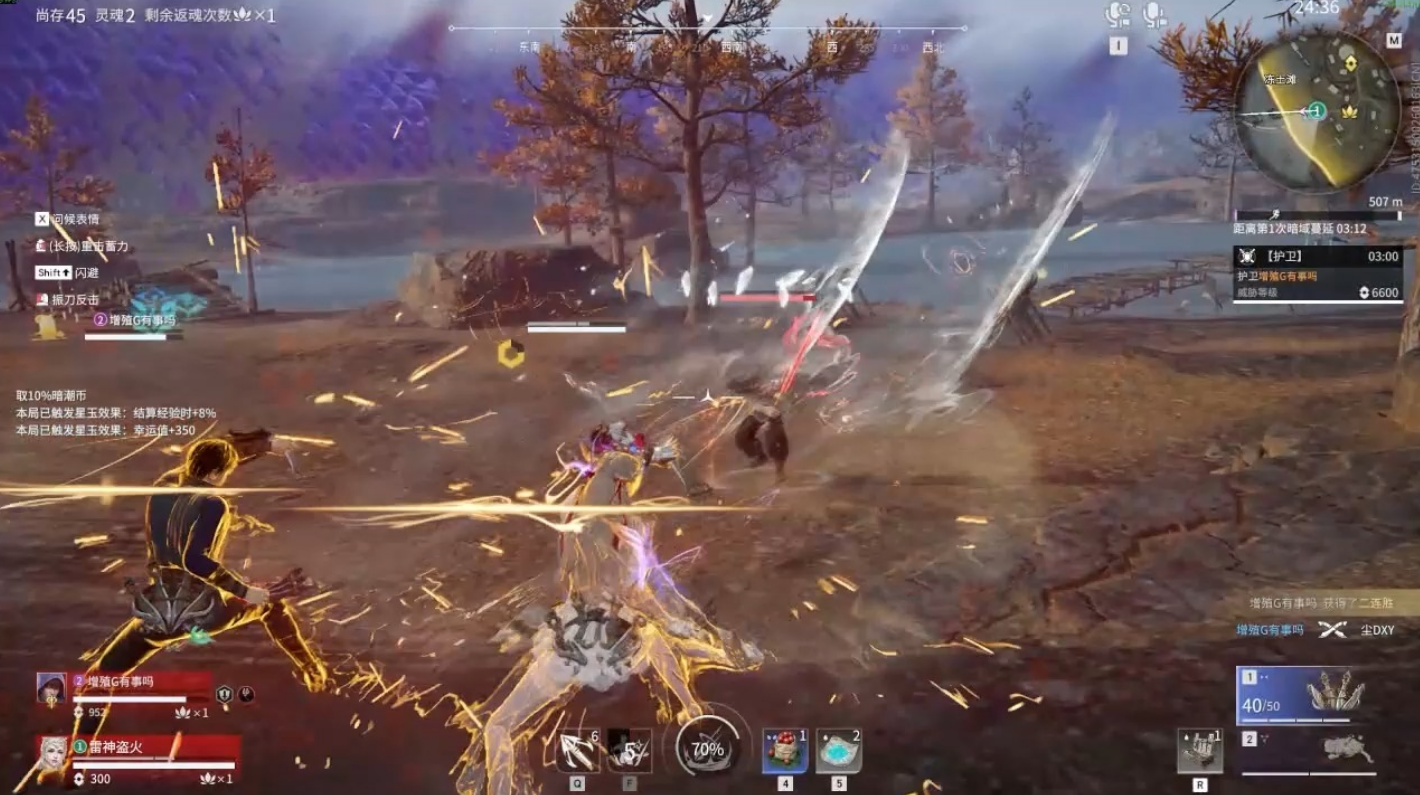Click the green teammate marker on minimap
This screenshot has width=1420, height=795.
click(x=1318, y=111)
